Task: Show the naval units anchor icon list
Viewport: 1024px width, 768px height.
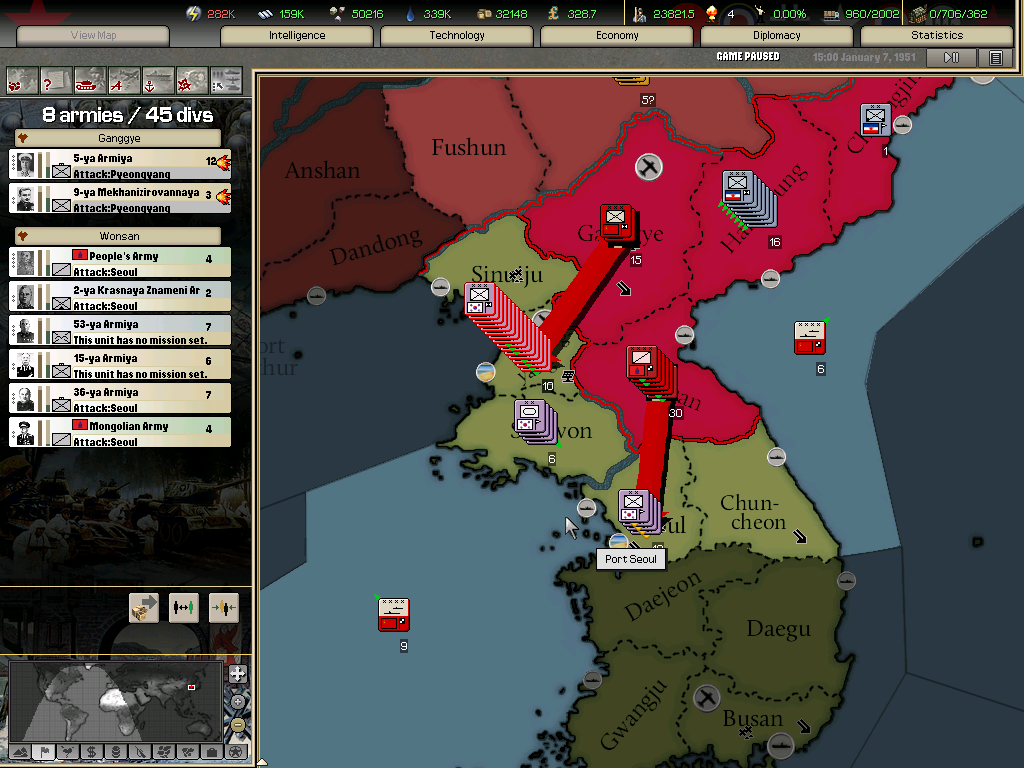Action: point(158,79)
